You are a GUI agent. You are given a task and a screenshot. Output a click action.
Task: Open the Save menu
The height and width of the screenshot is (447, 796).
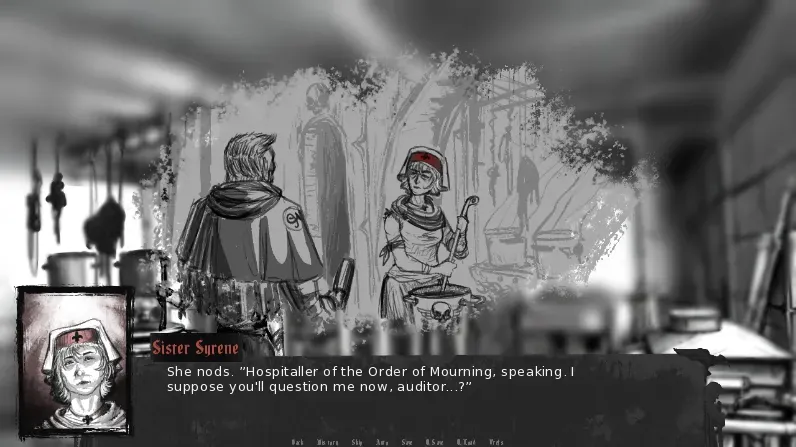pos(407,442)
